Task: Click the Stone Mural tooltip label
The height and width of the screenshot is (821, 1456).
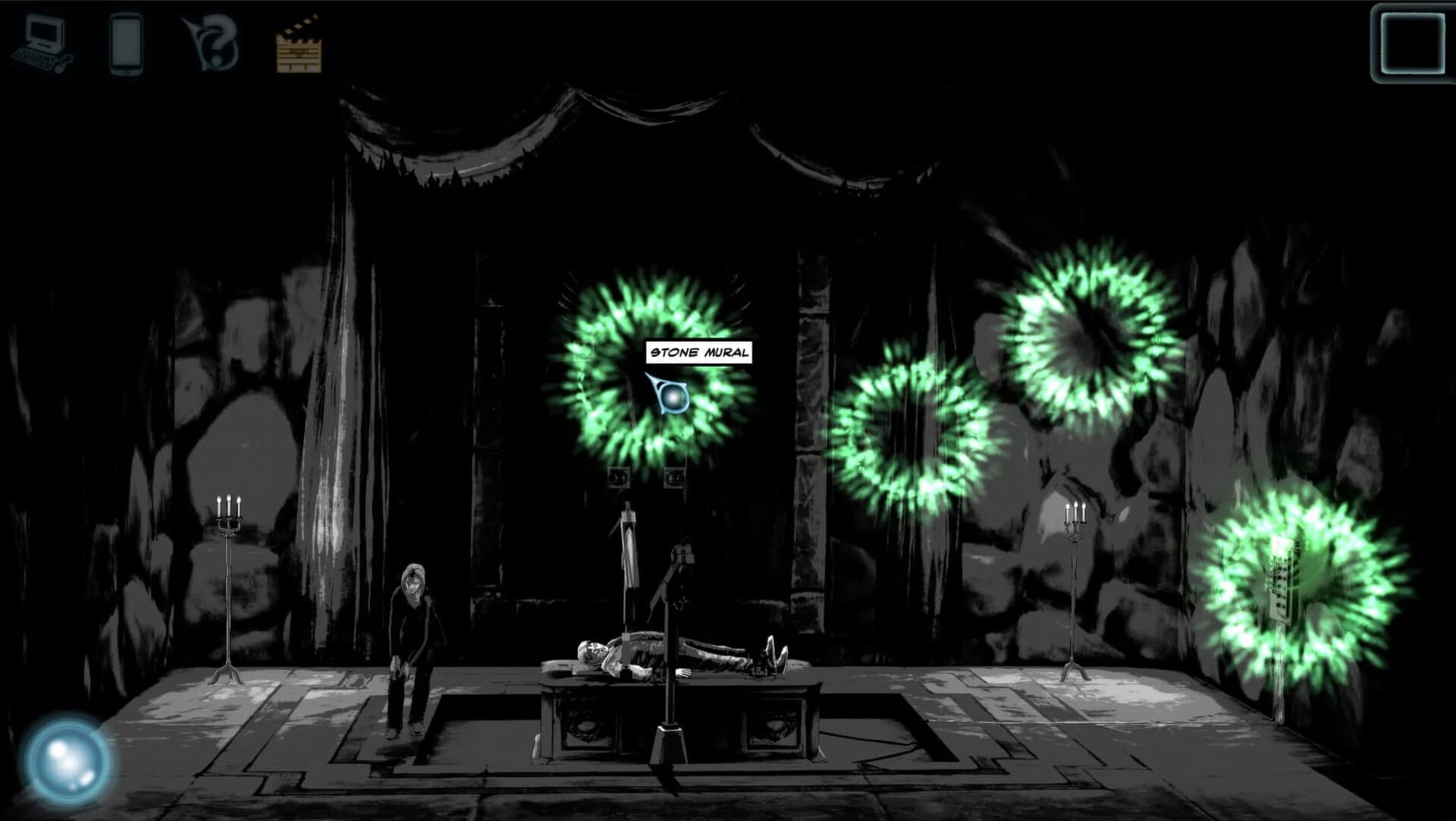Action: [700, 353]
